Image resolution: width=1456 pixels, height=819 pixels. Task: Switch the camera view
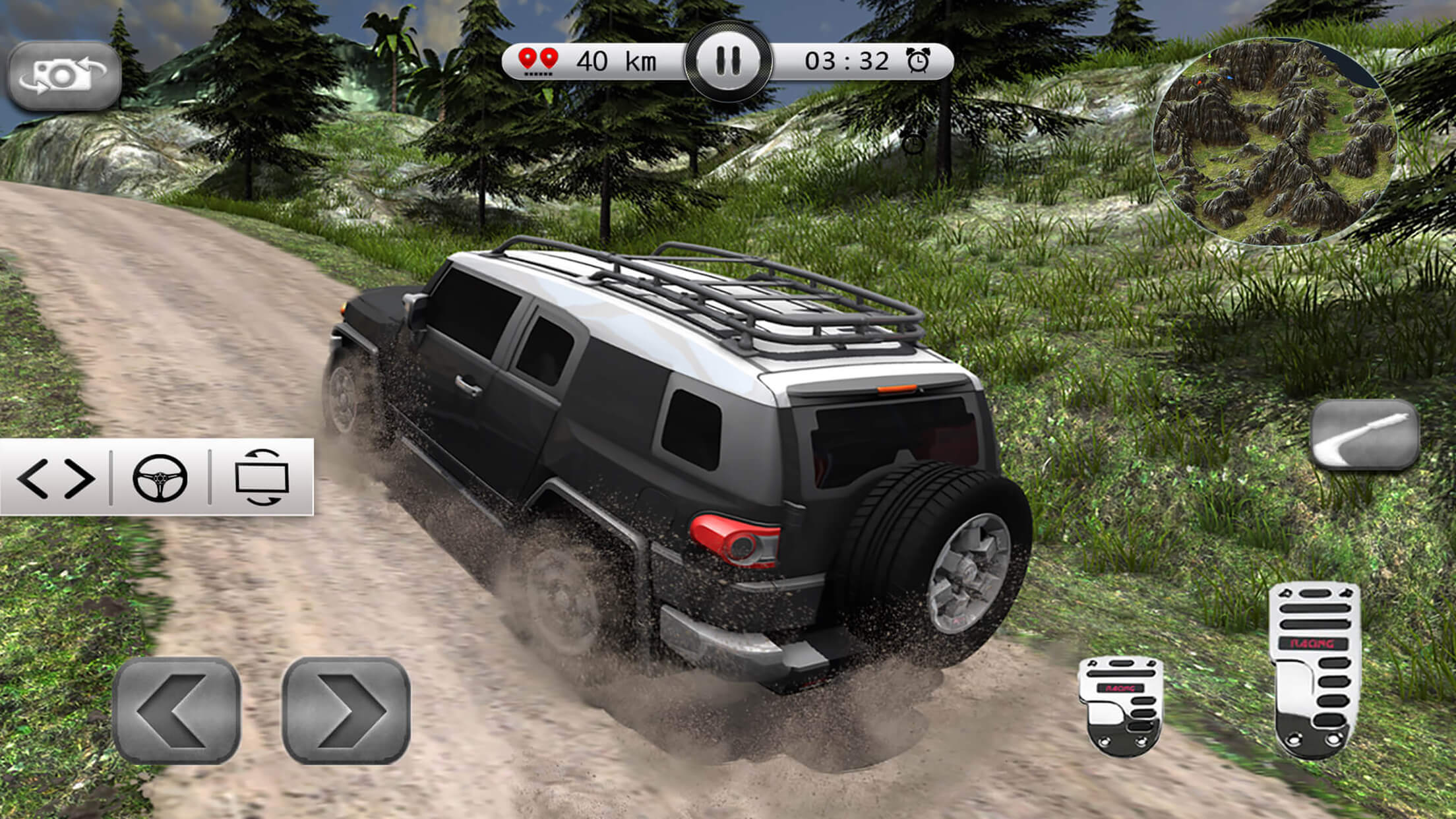click(x=64, y=76)
